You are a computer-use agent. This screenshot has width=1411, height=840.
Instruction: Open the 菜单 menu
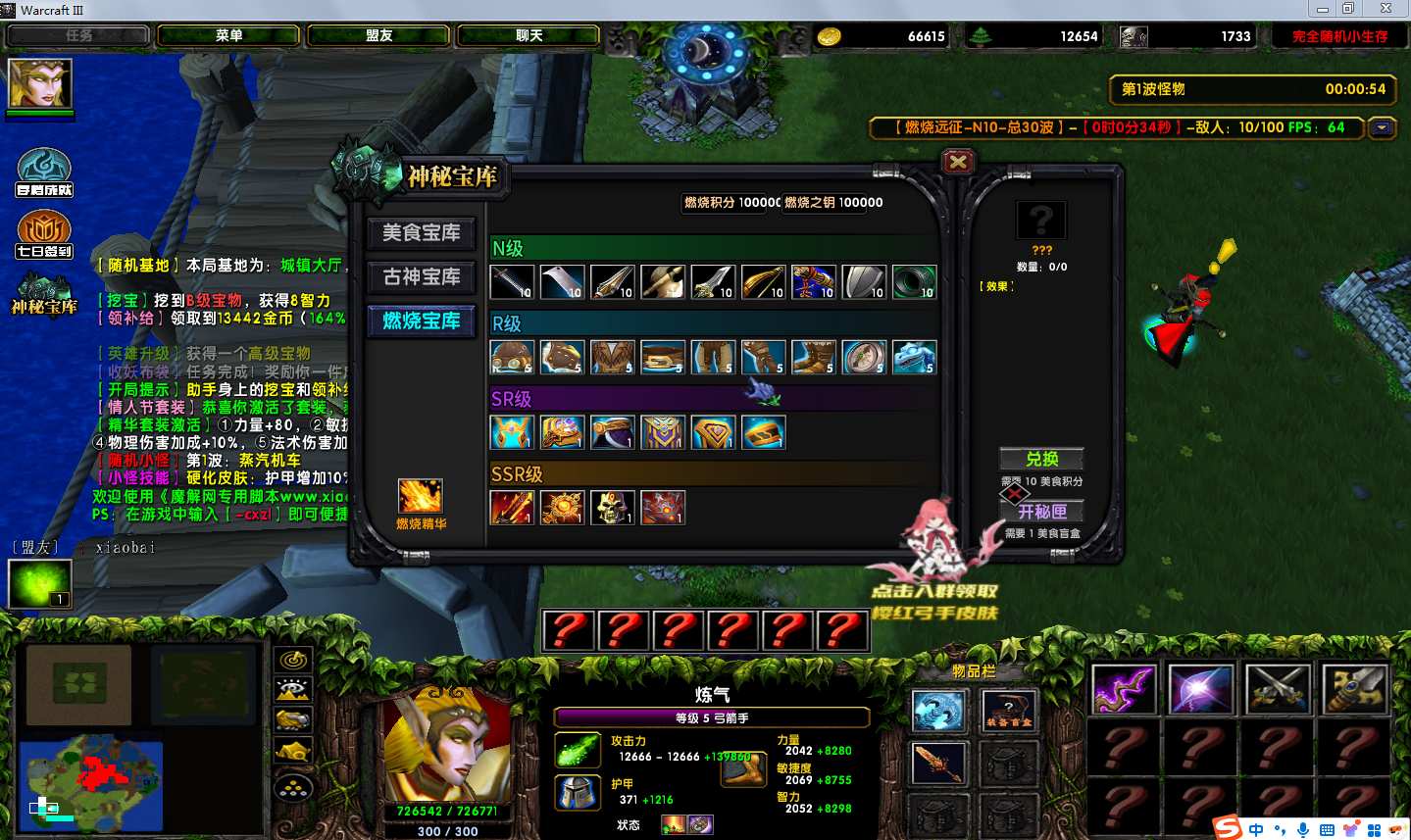tap(228, 35)
